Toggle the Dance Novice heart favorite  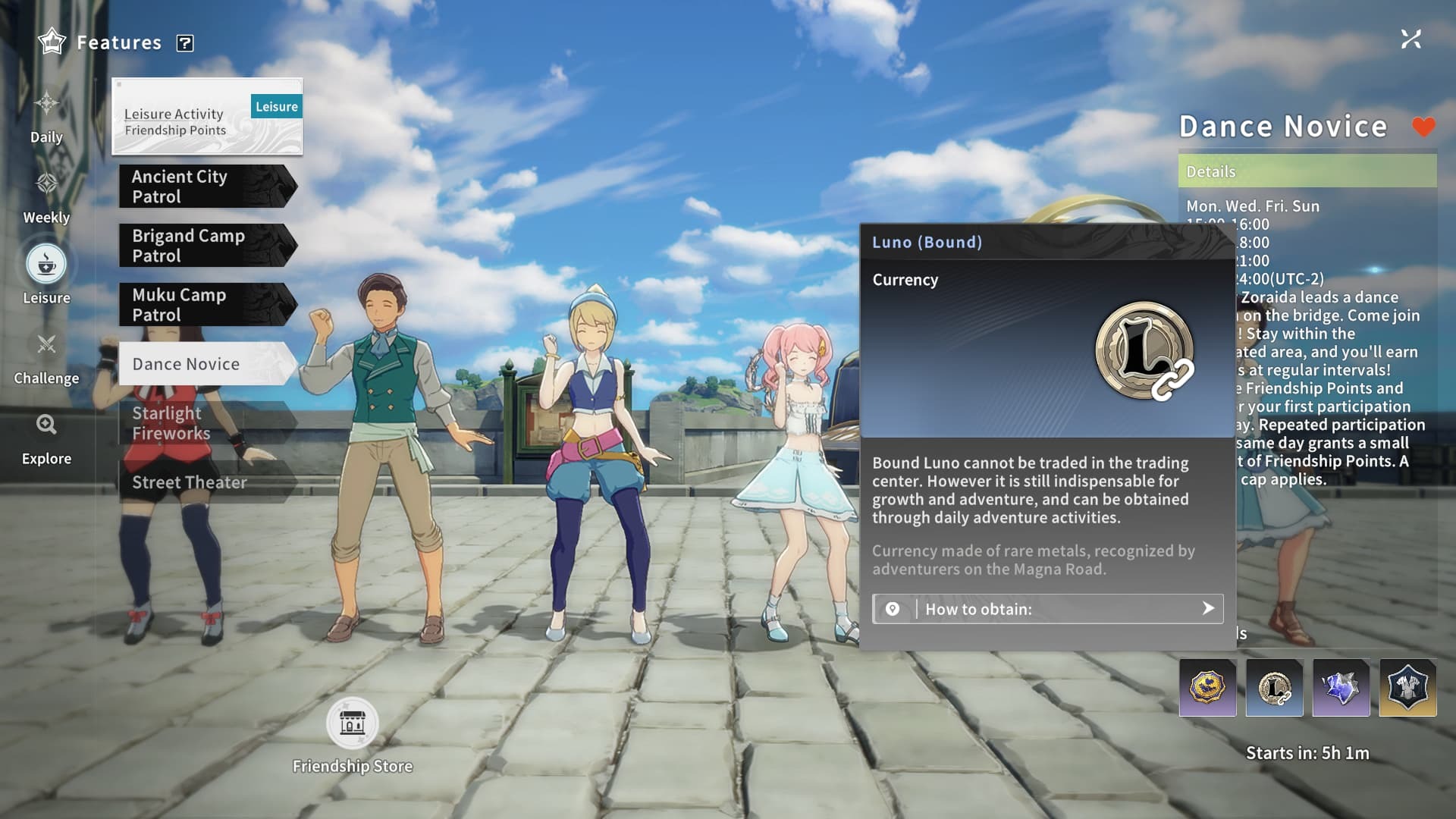click(1423, 127)
